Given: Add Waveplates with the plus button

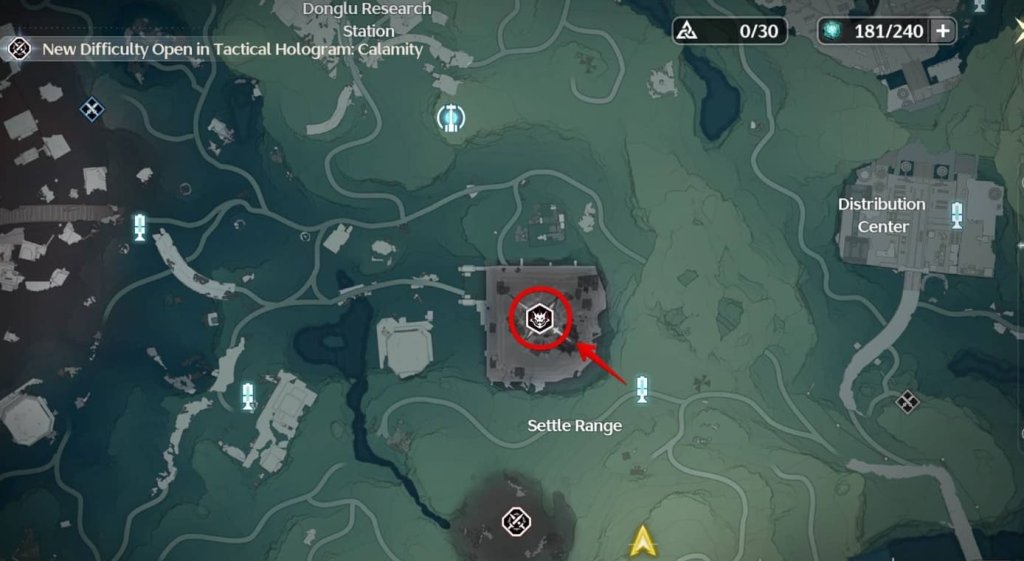Looking at the screenshot, I should [942, 31].
